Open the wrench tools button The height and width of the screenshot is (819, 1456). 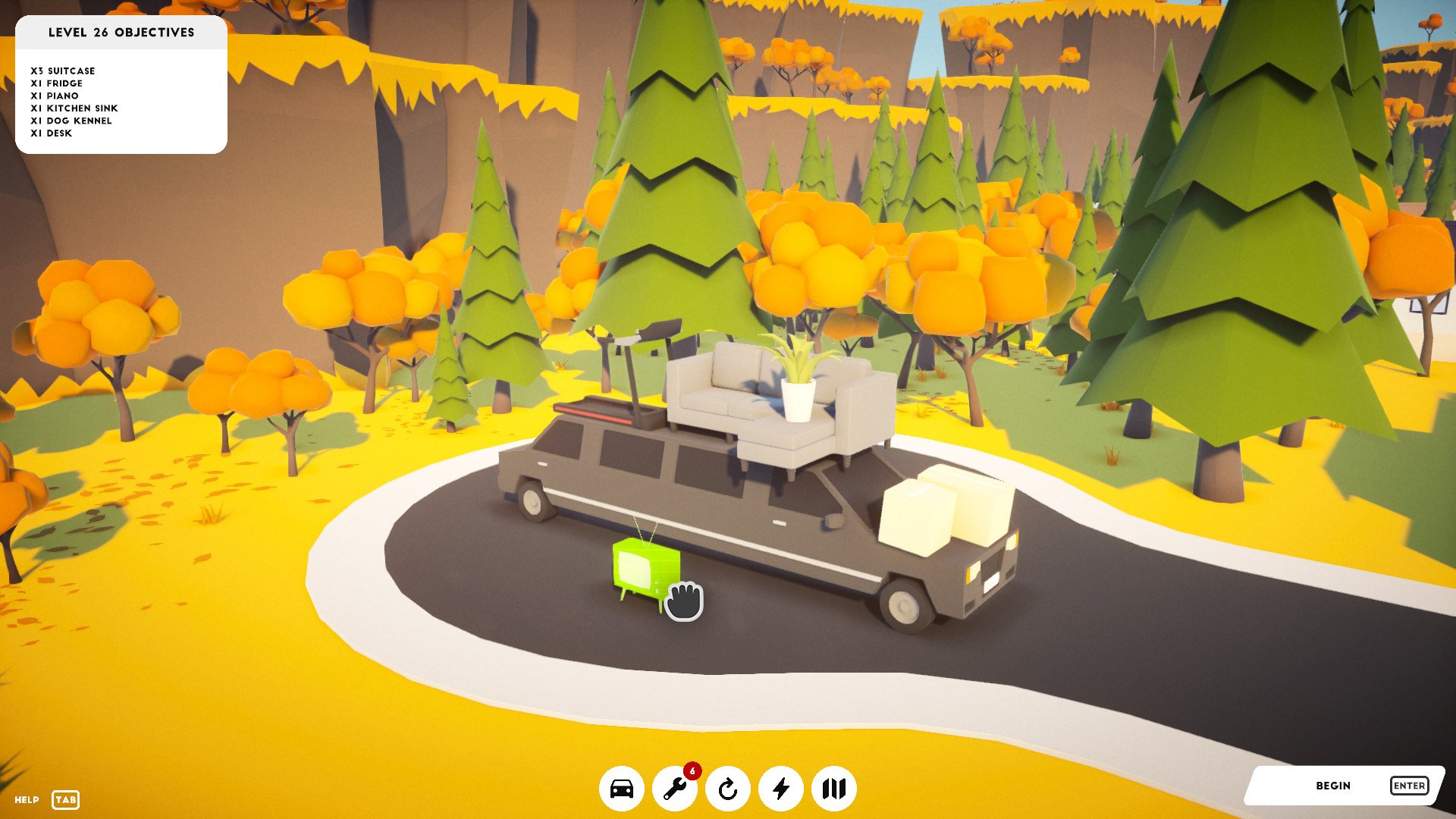pos(674,789)
